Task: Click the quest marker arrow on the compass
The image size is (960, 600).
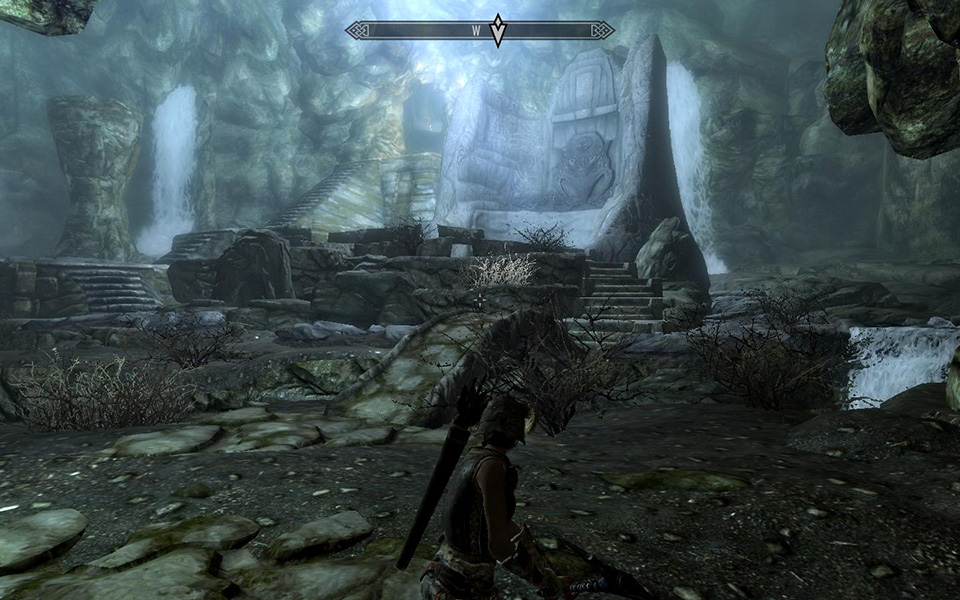Action: coord(497,31)
